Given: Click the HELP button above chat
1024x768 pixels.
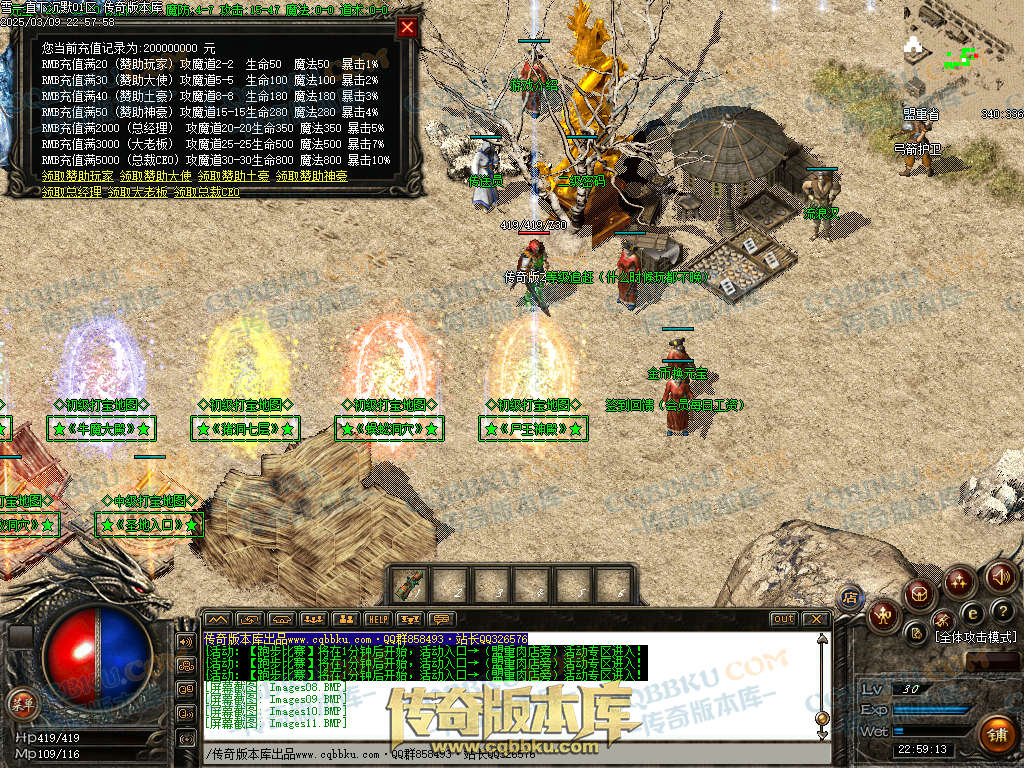Looking at the screenshot, I should tap(377, 619).
